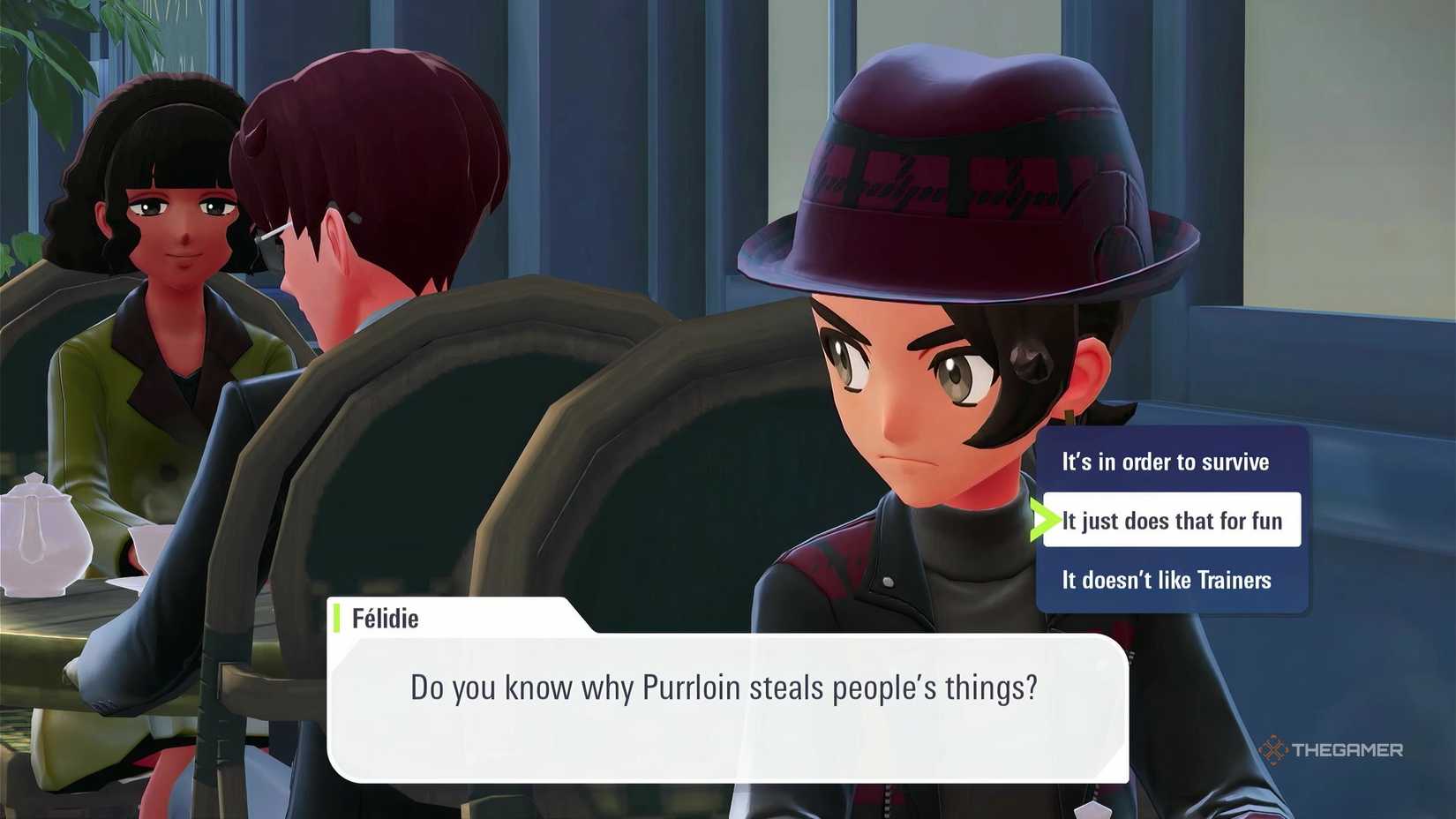Choose "It's in order to survive" option
Image resolution: width=1456 pixels, height=819 pixels.
pos(1165,462)
